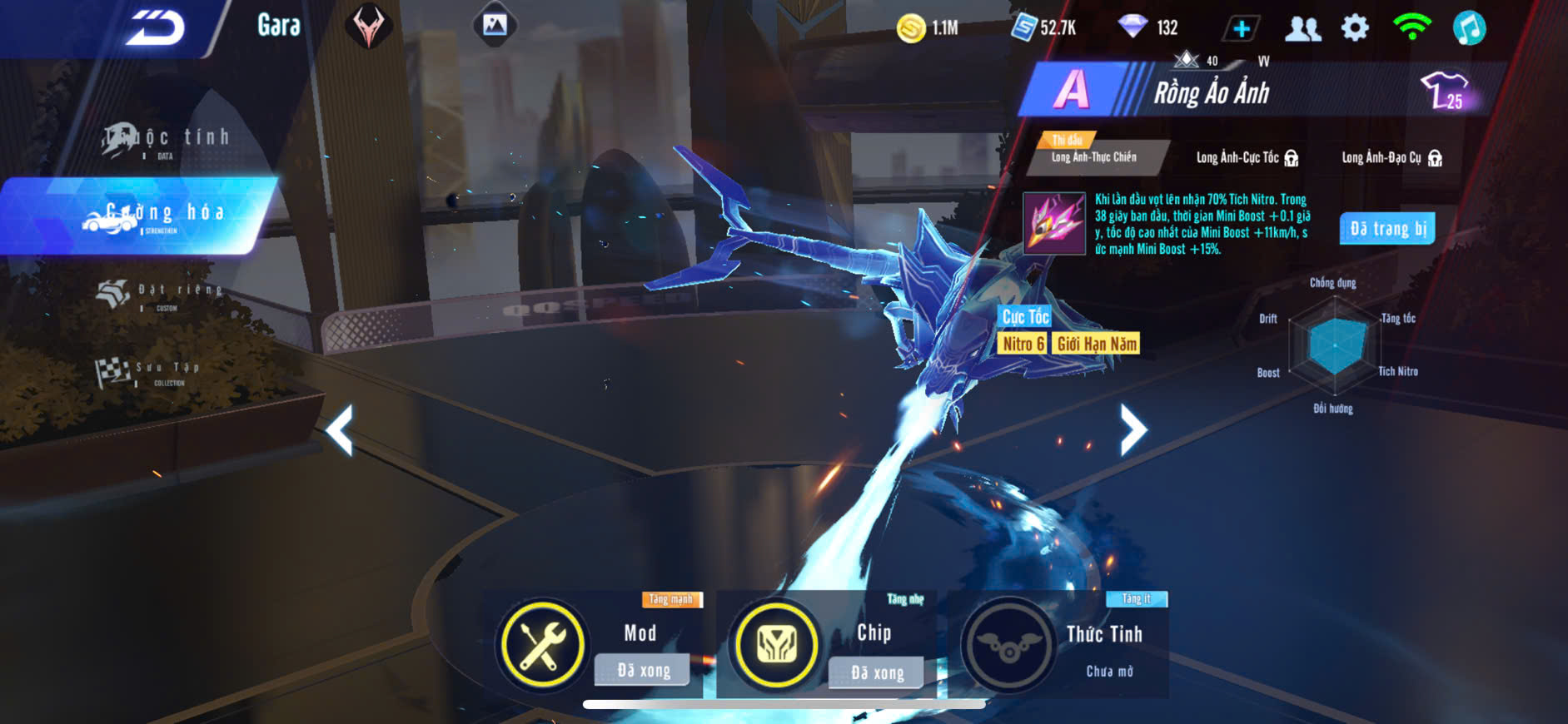Open the shirt skin icon labeled 25
1568x724 pixels.
(1446, 90)
